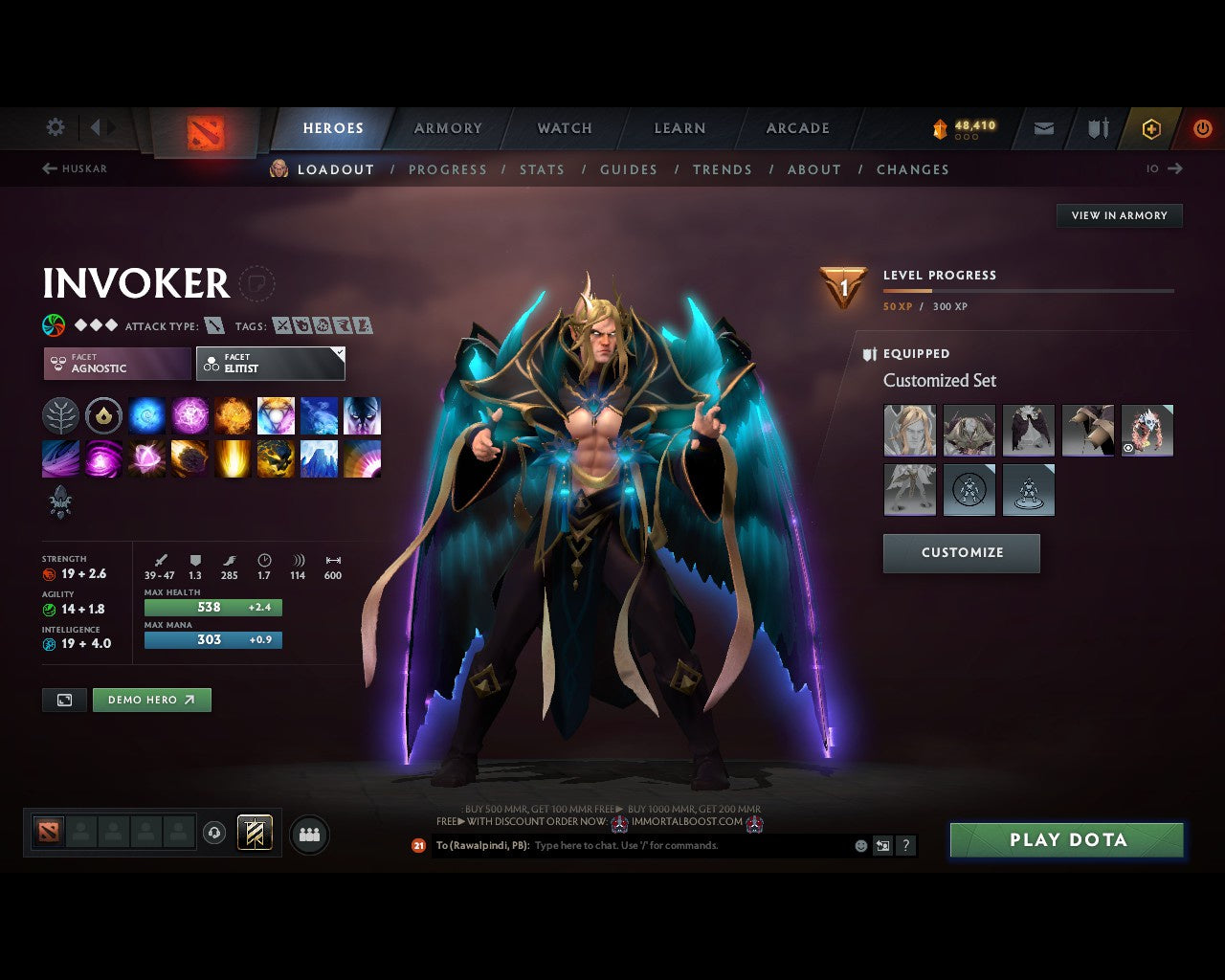
Task: Select the Exort fireball ability icon
Action: coord(233,415)
